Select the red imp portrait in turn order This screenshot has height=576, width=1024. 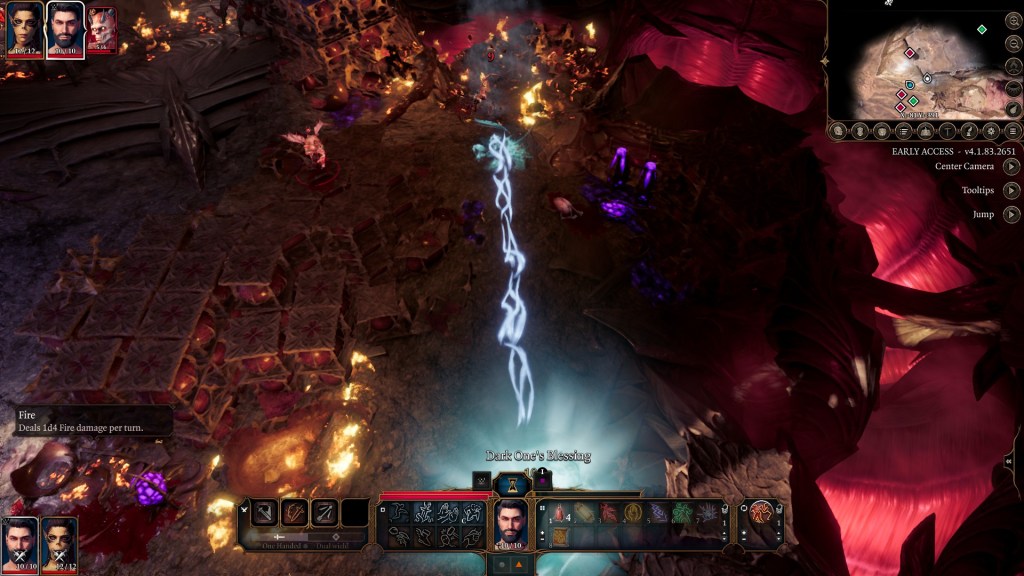tap(101, 29)
